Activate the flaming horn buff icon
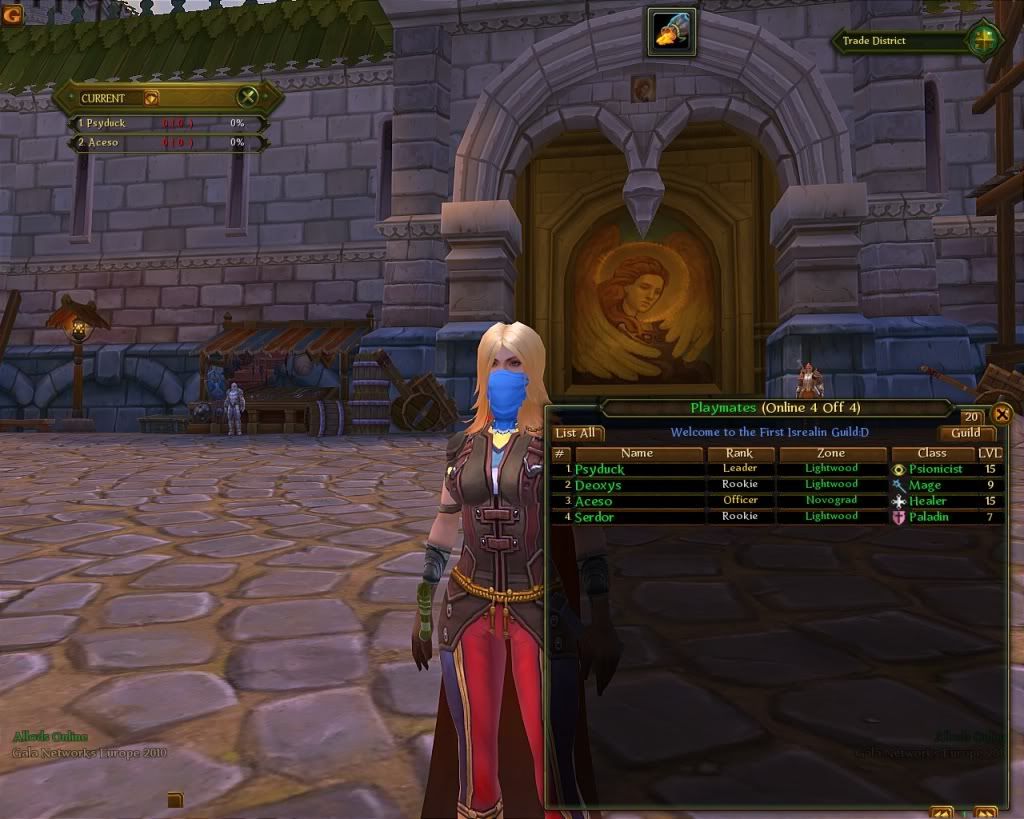Screen dimensions: 1024x819 tap(671, 31)
